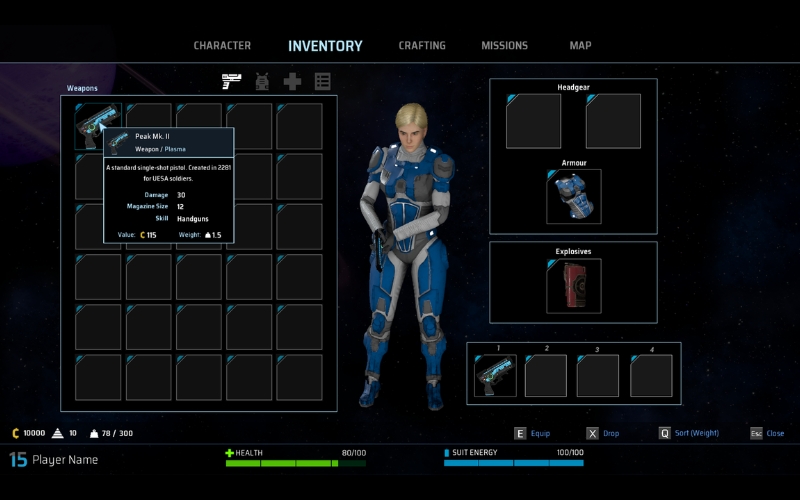Screen dimensions: 800x500
Task: Show the Missions tab
Action: 504,46
